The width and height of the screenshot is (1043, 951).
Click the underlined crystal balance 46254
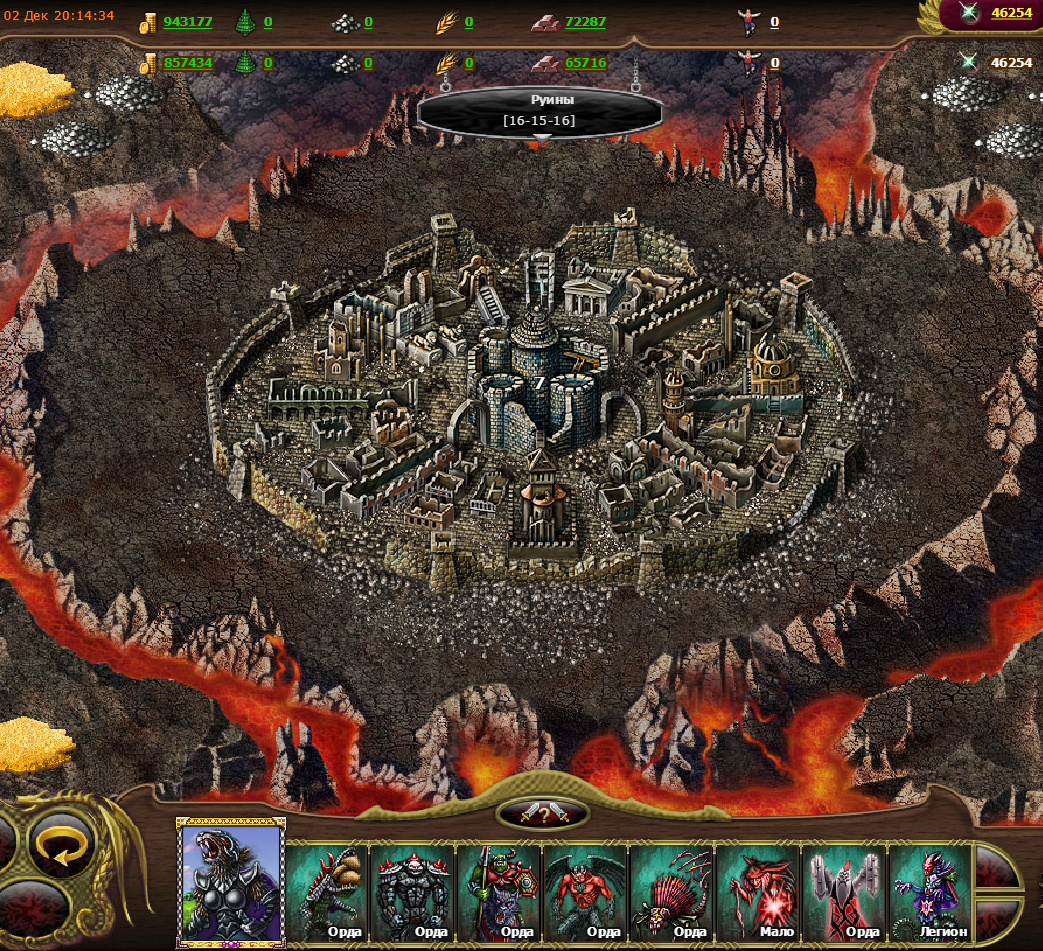coord(1011,13)
